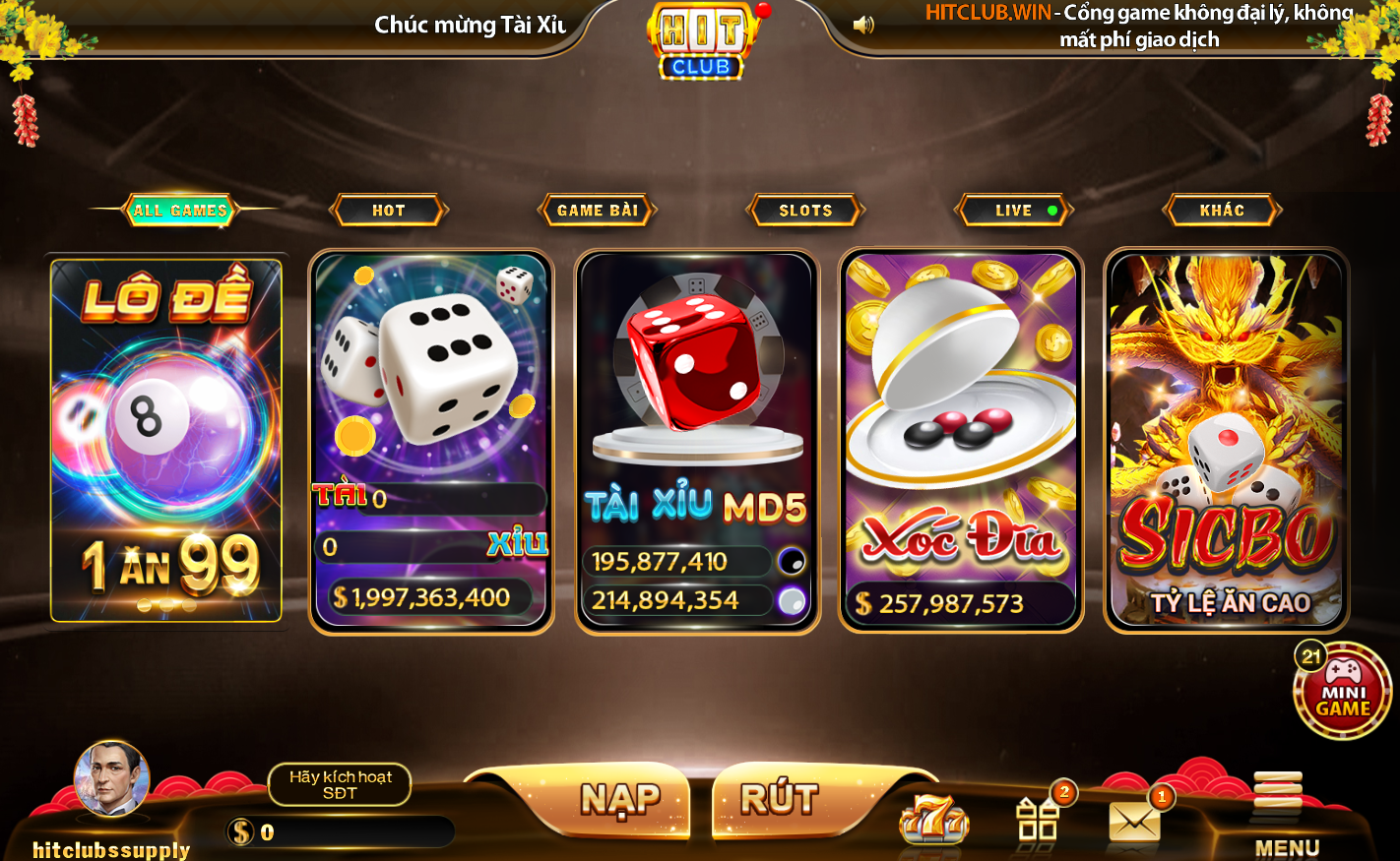Open the SLOTS category
The image size is (1400, 861).
(x=805, y=209)
